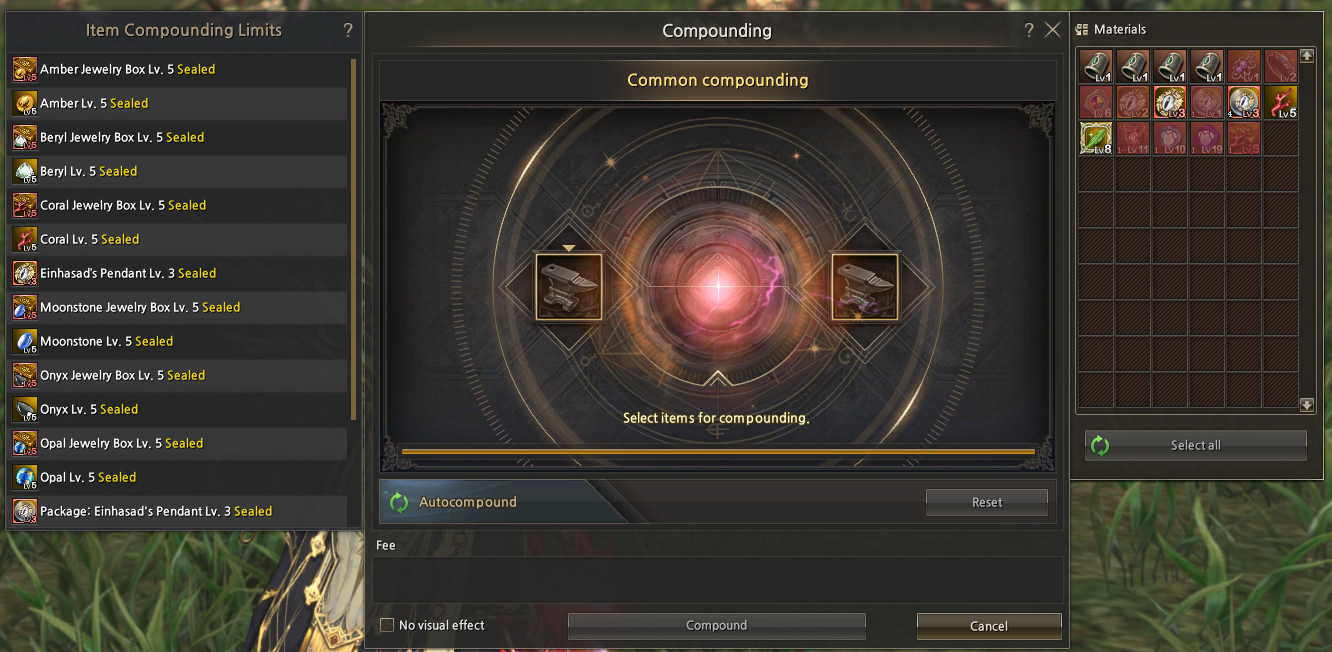Click the materials scroll-down arrow

(x=1307, y=405)
